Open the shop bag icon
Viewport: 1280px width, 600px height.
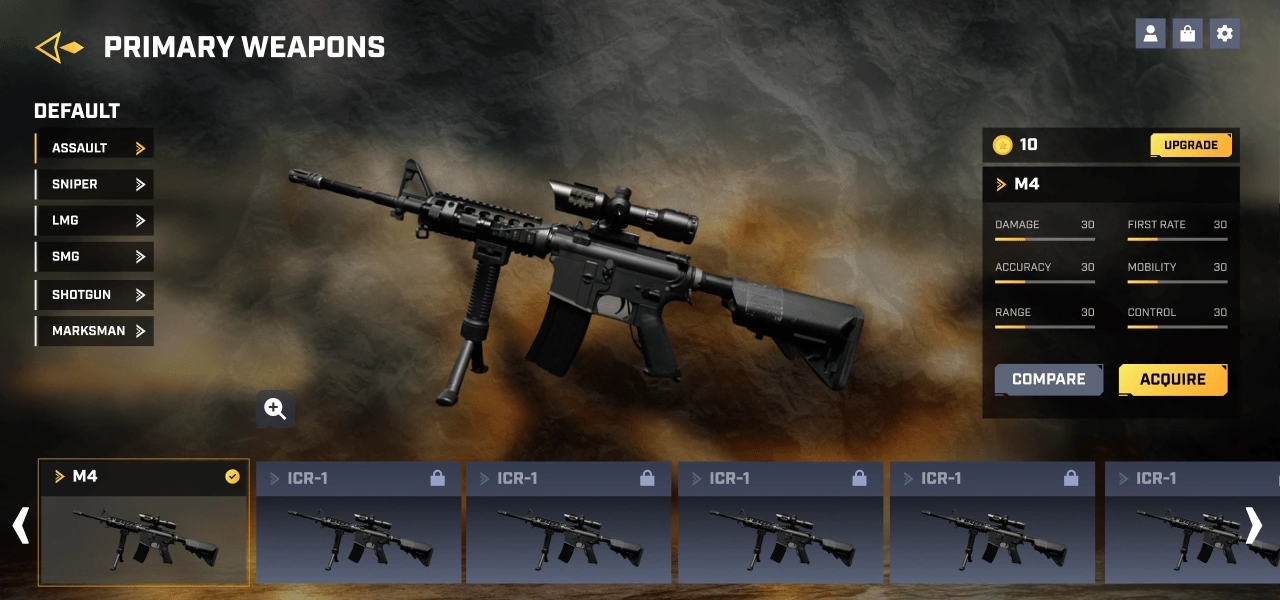click(1187, 34)
